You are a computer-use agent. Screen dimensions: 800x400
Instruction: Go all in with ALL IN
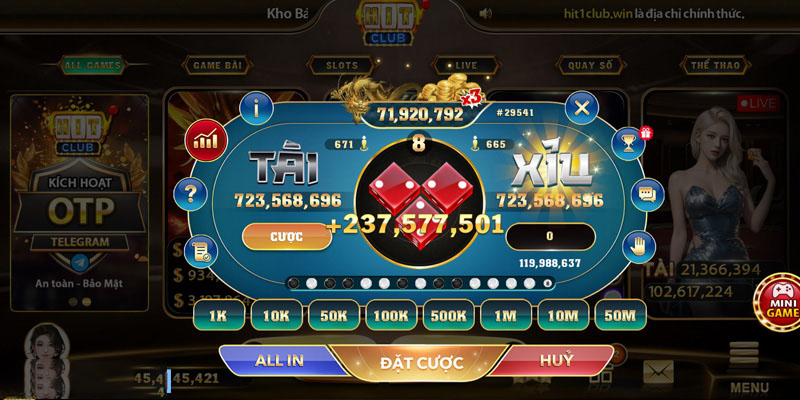(281, 359)
